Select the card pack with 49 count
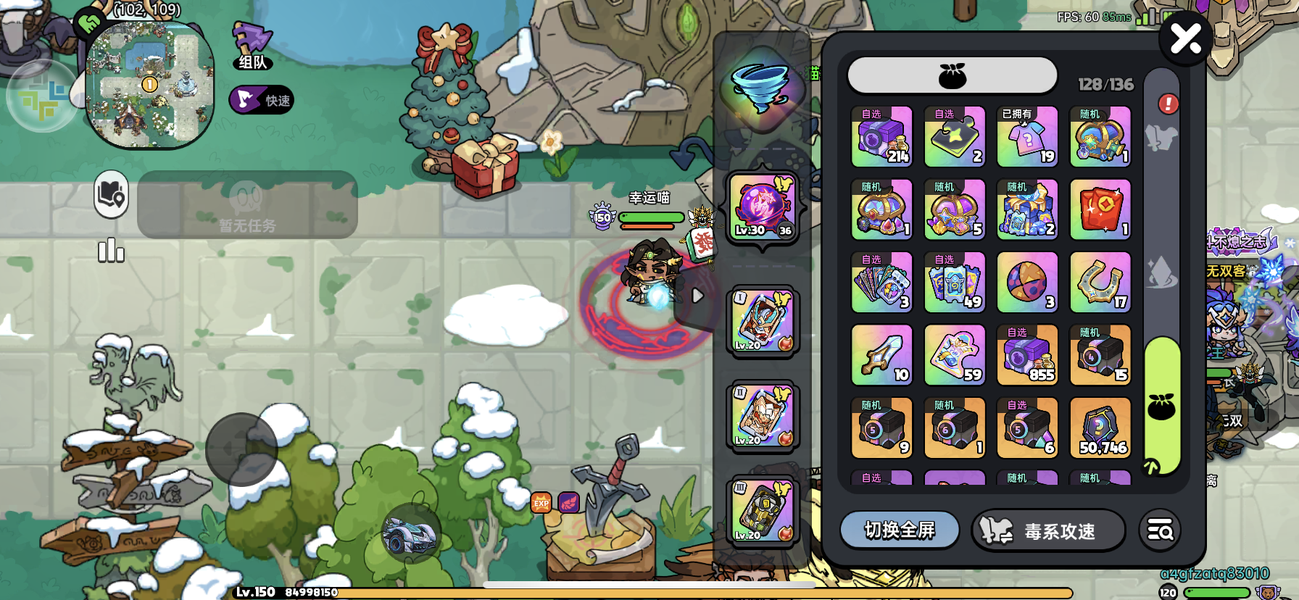 [x=954, y=282]
